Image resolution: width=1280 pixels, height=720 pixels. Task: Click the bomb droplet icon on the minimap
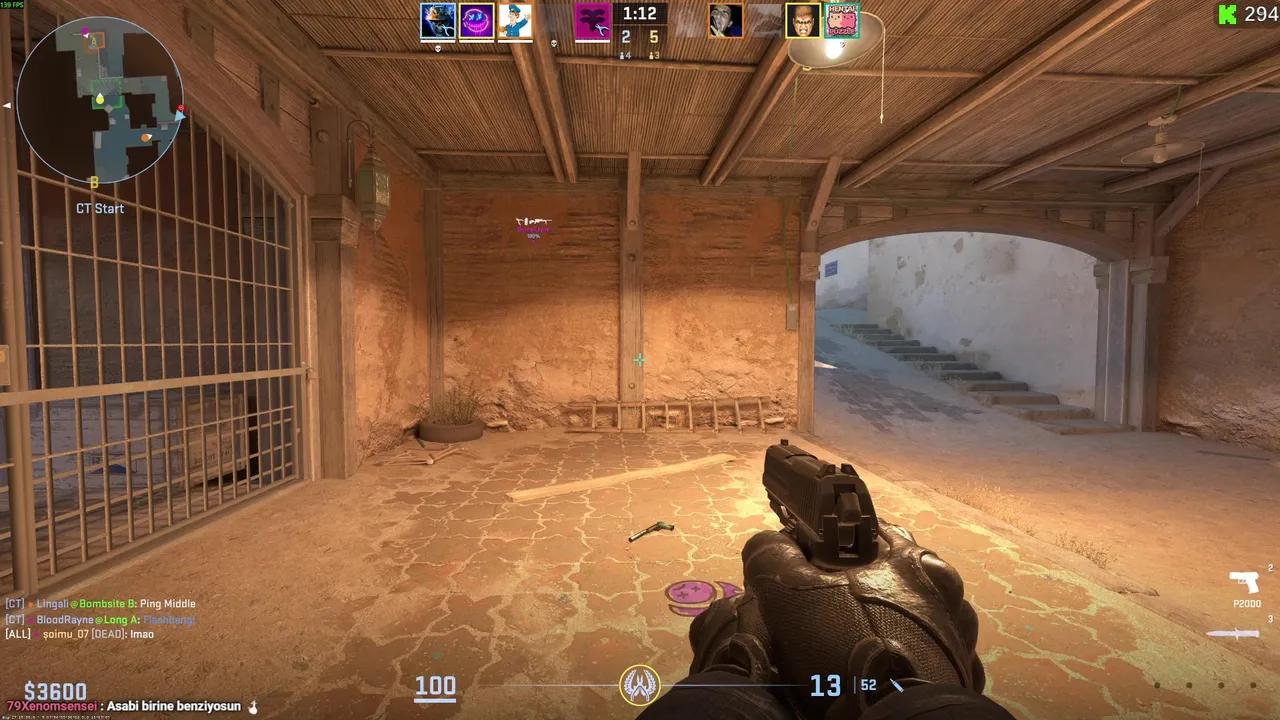point(98,100)
